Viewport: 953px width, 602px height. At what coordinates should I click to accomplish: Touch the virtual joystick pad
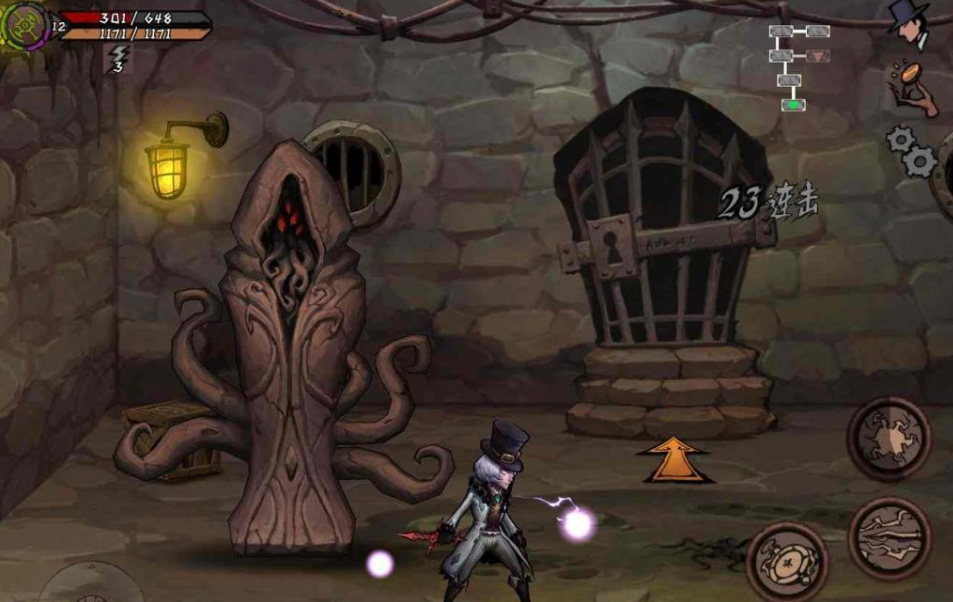(x=92, y=586)
